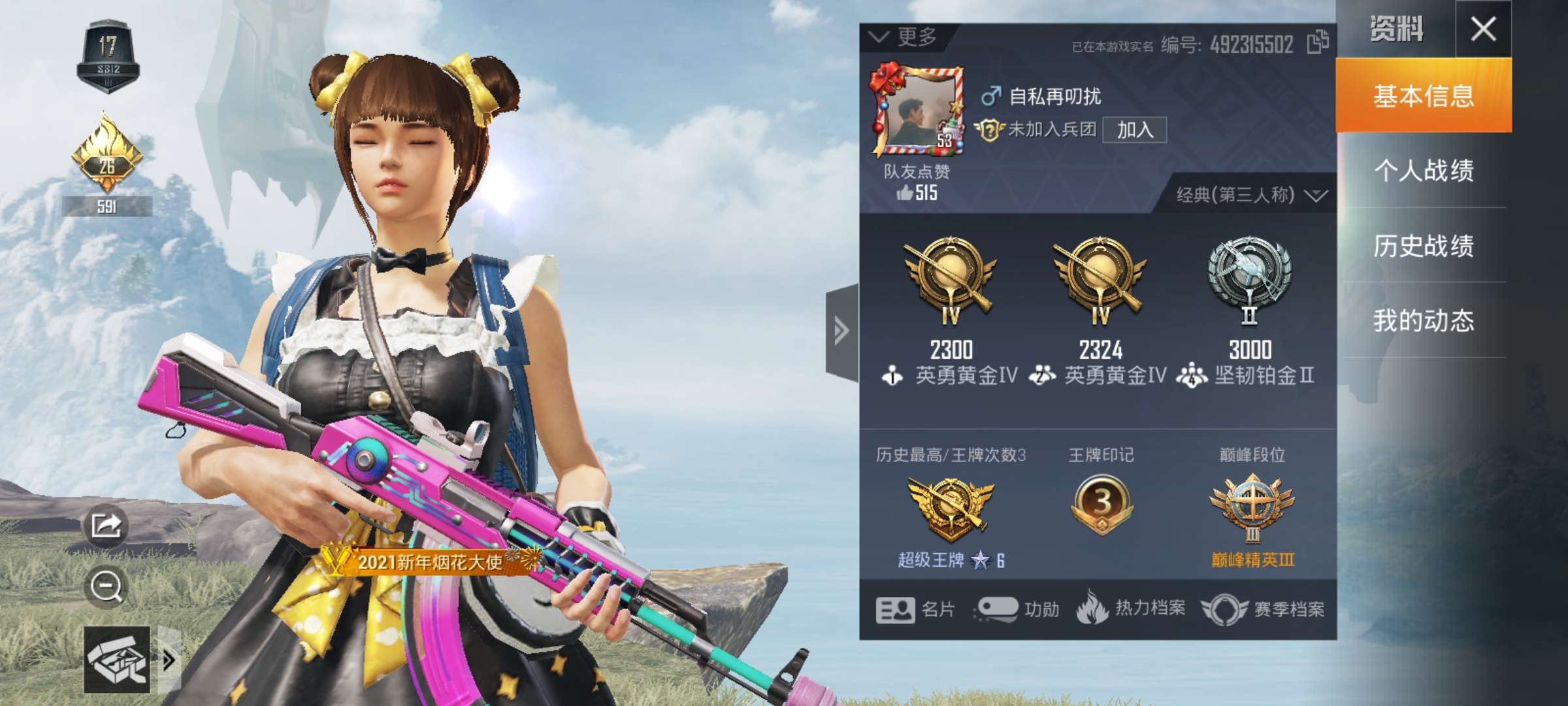Screen dimensions: 1568x706
Task: Close the profile panel with X
Action: 1483,29
